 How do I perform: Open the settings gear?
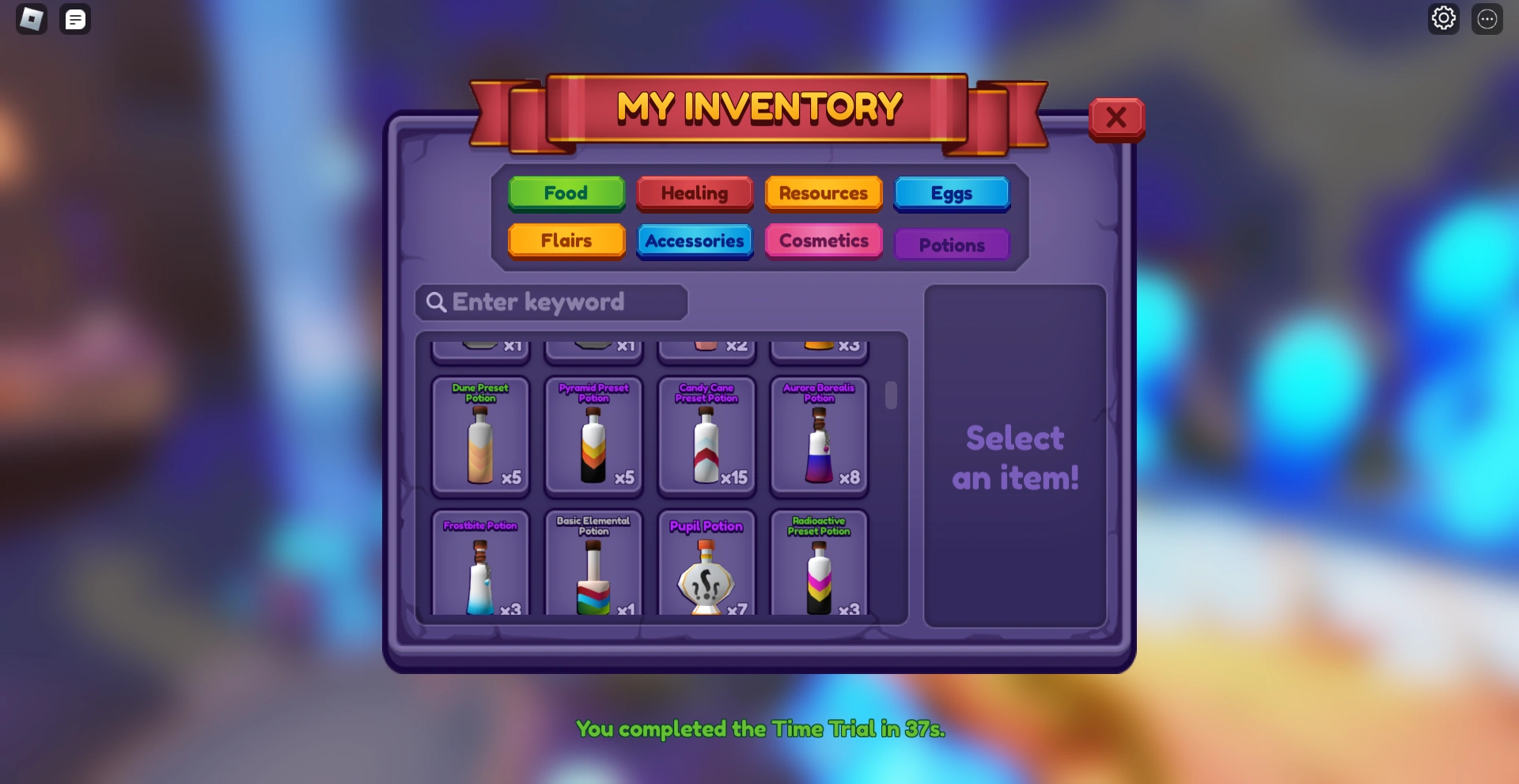point(1444,18)
